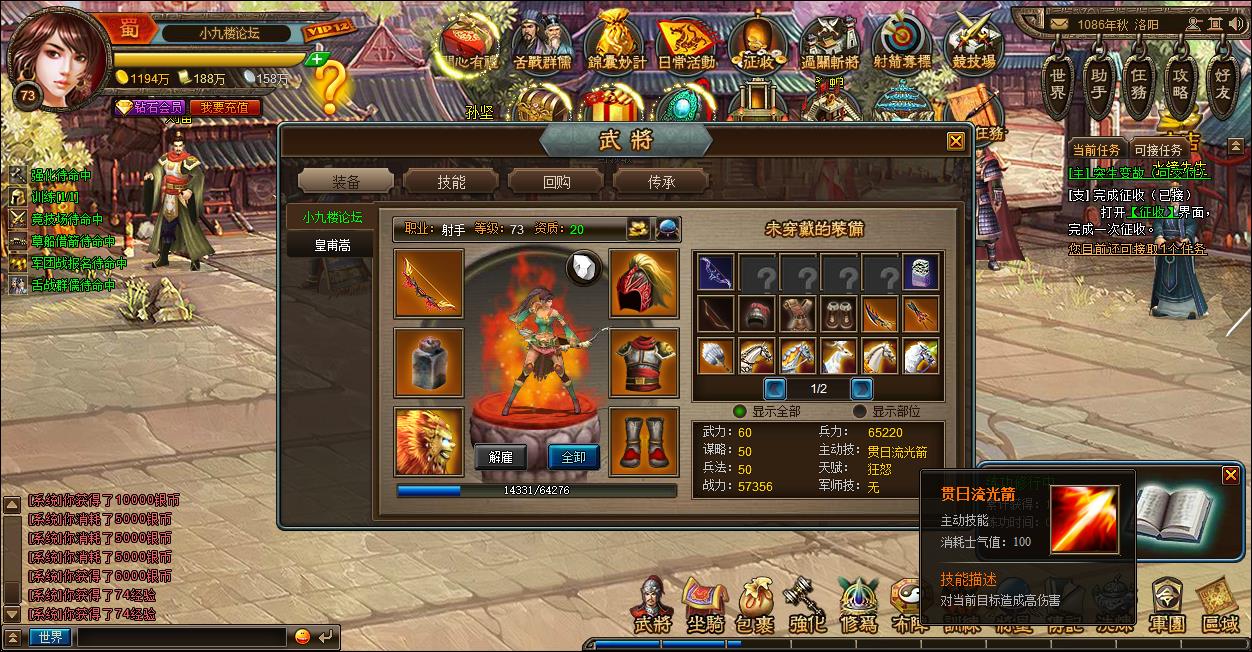Click the 我要充值 recharge button
Image resolution: width=1252 pixels, height=652 pixels.
(224, 107)
